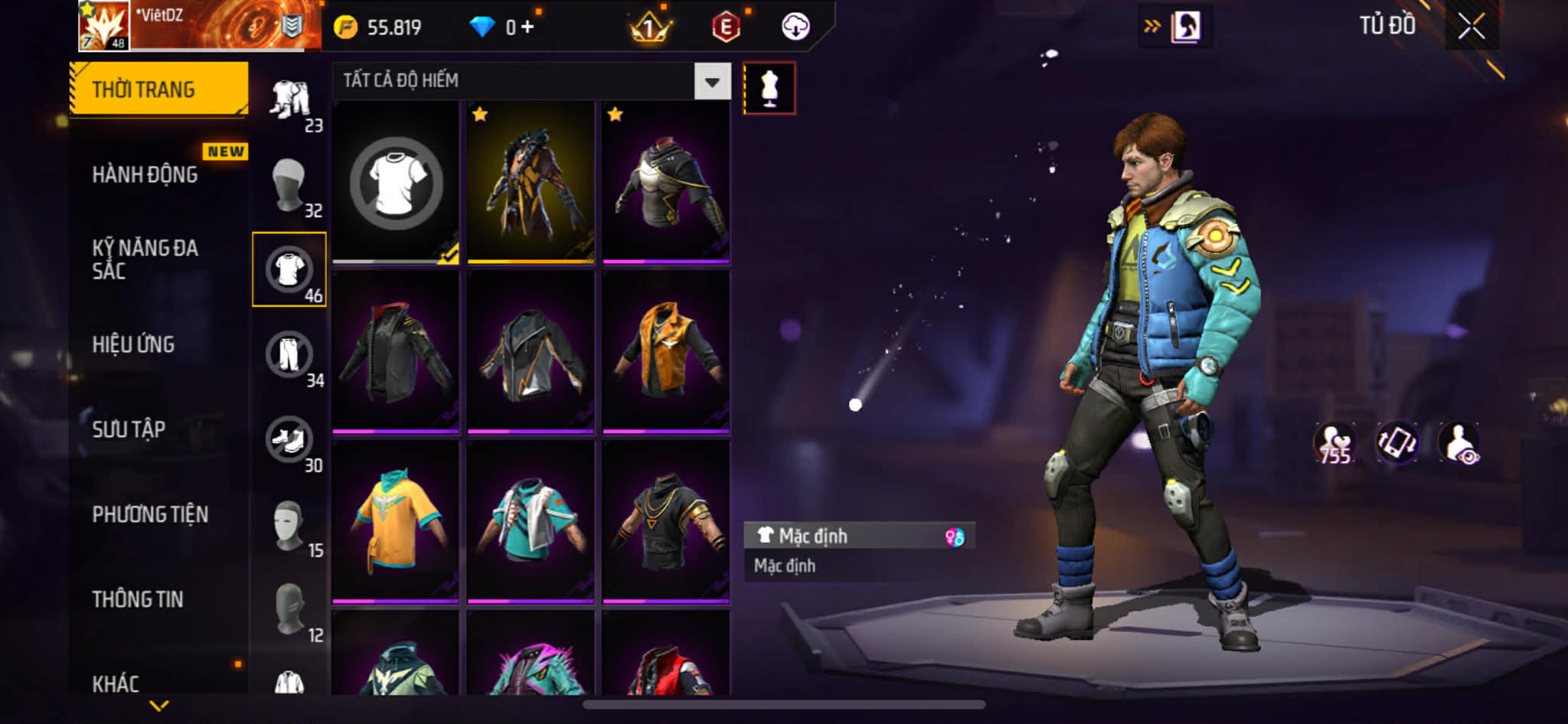1568x724 pixels.
Task: Select the head category with 32 items
Action: click(289, 184)
